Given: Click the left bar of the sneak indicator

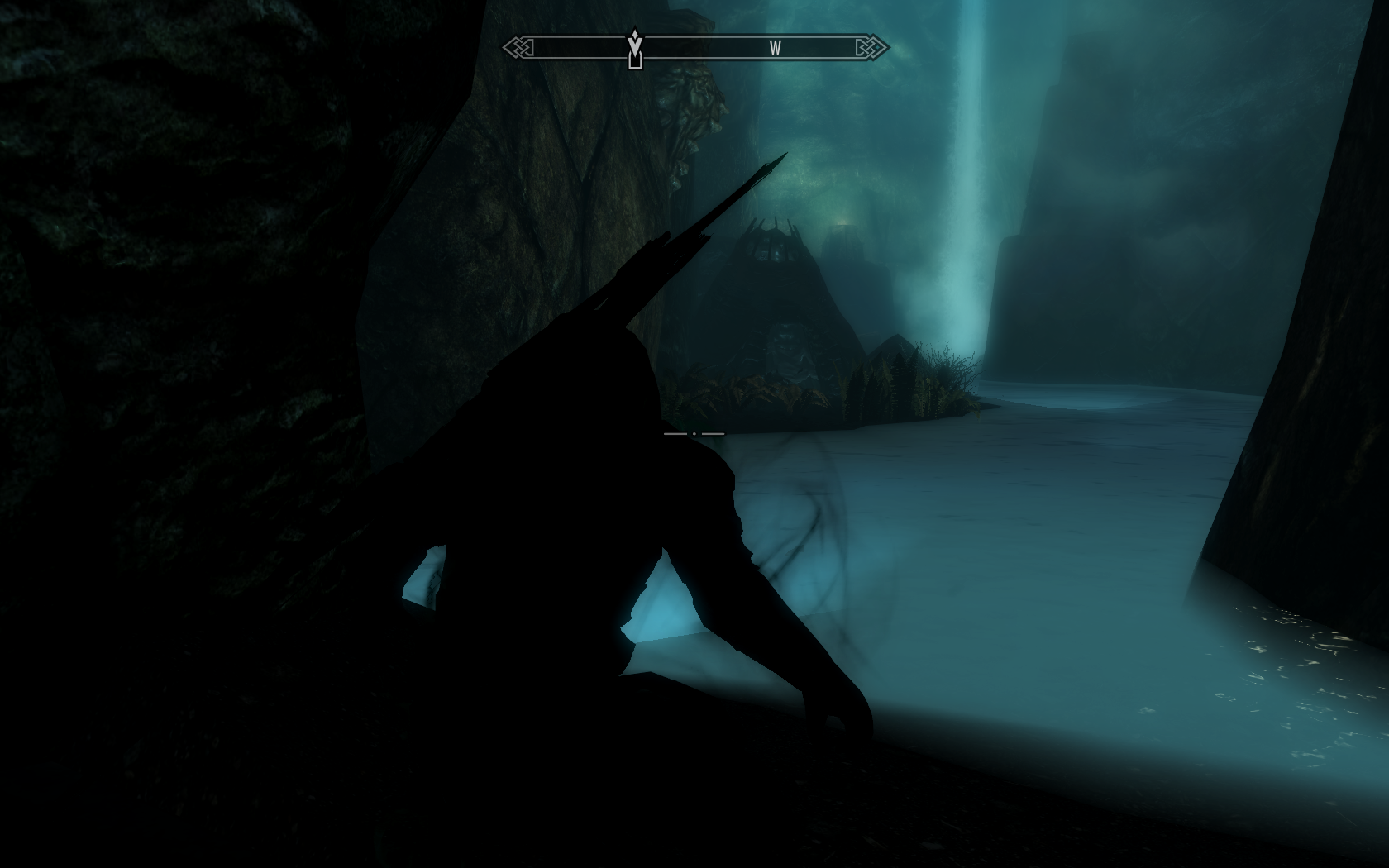Looking at the screenshot, I should [674, 432].
